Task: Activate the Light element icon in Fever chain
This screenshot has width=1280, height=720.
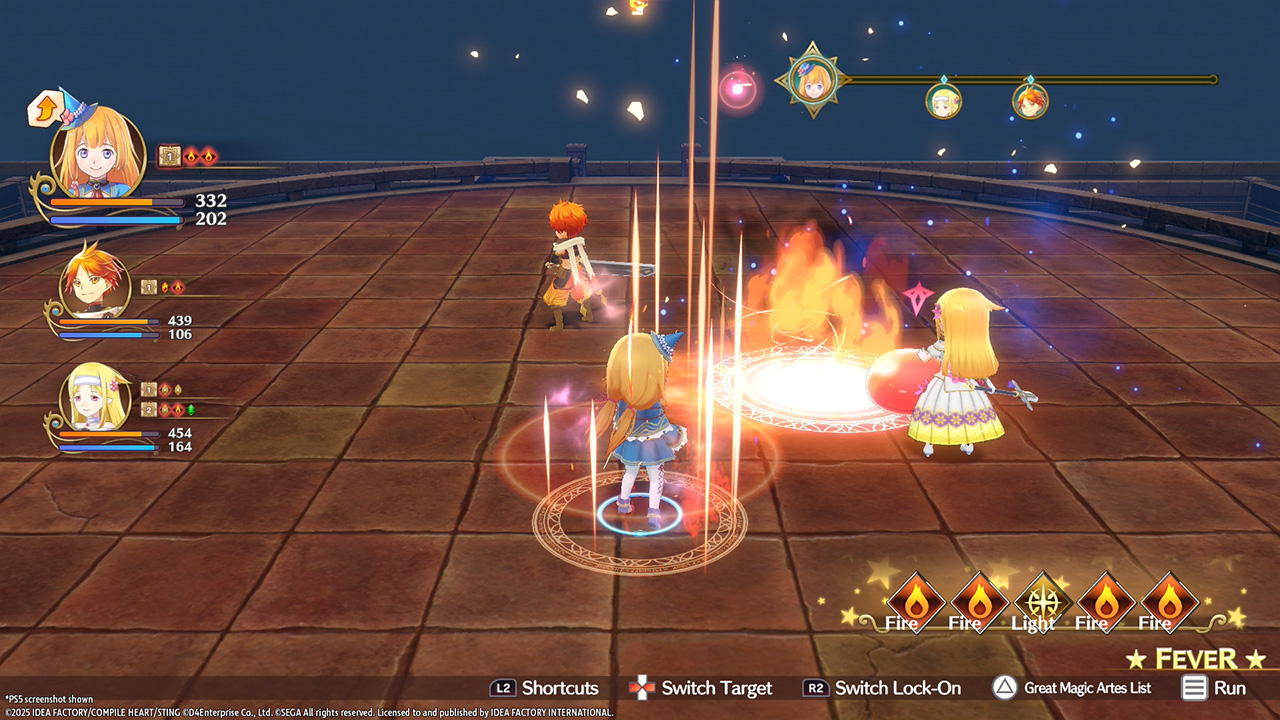Action: [1039, 602]
